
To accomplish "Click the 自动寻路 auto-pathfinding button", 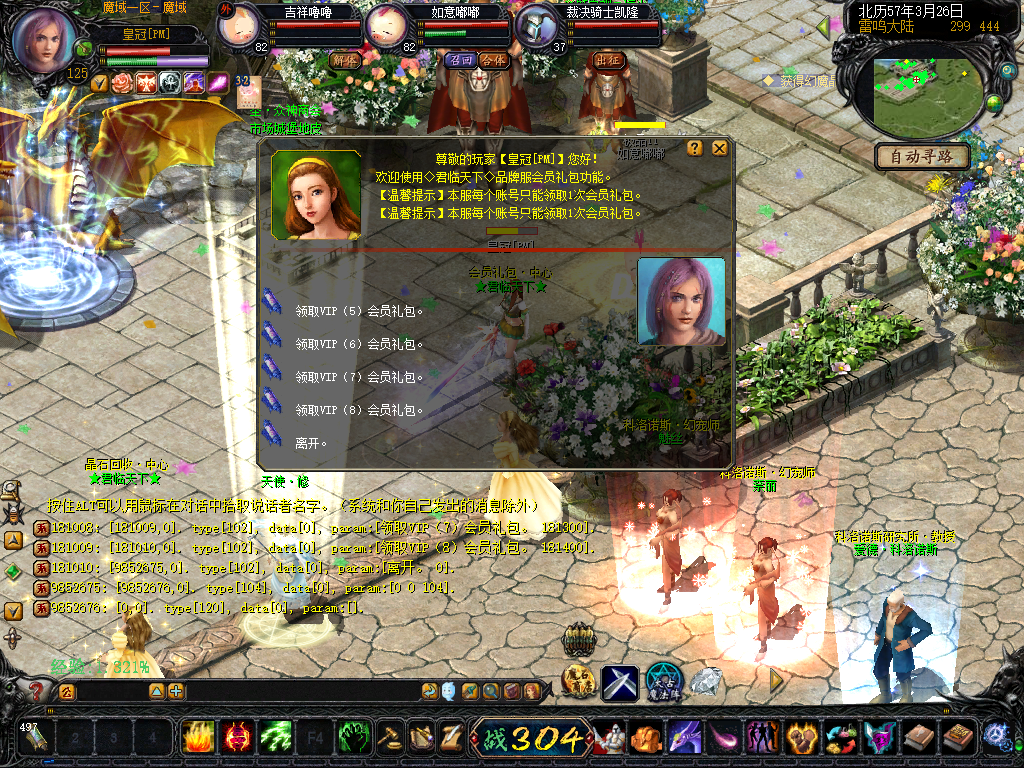I will click(922, 157).
